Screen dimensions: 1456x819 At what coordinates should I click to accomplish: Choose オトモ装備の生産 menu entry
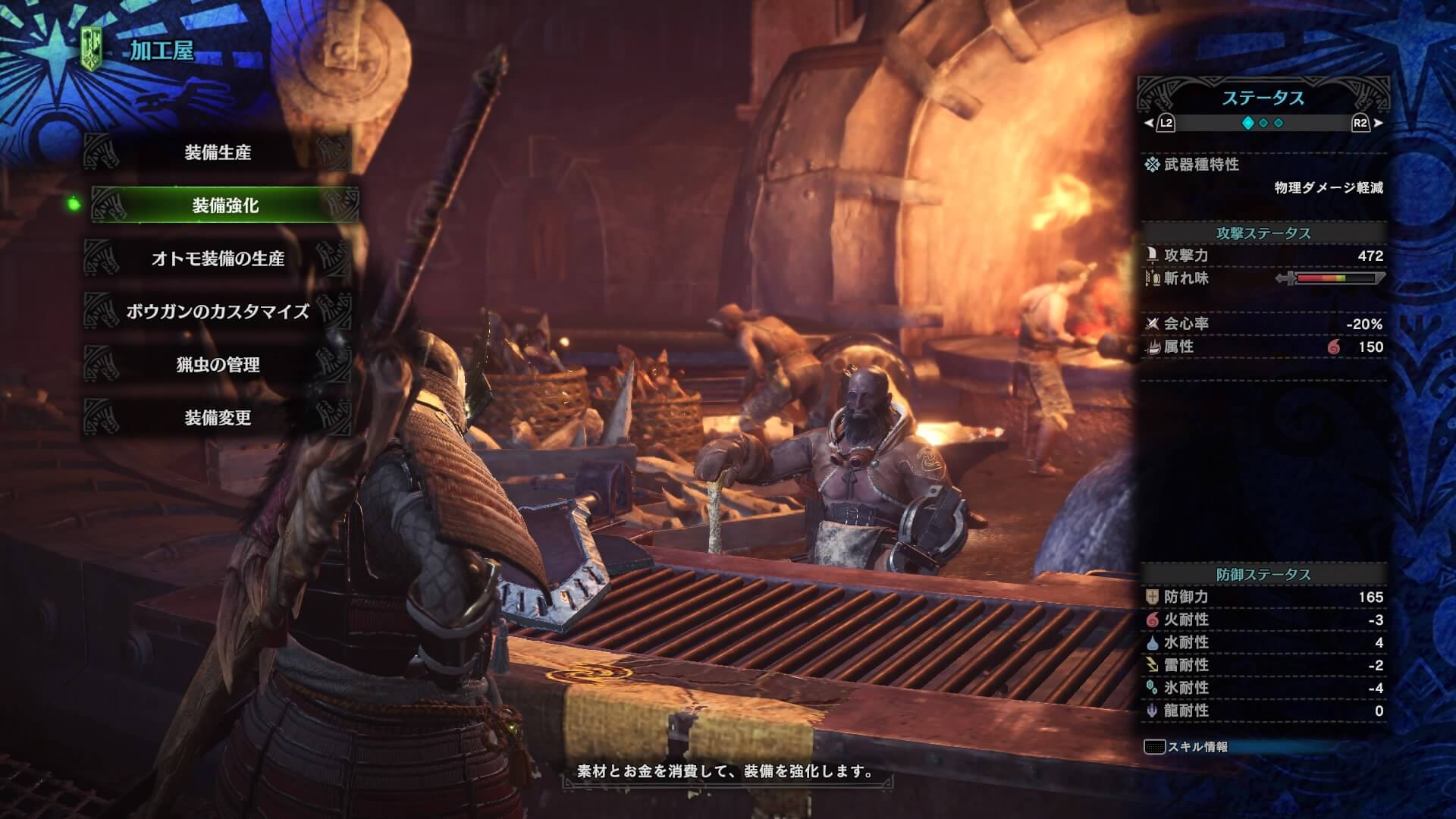click(x=218, y=259)
